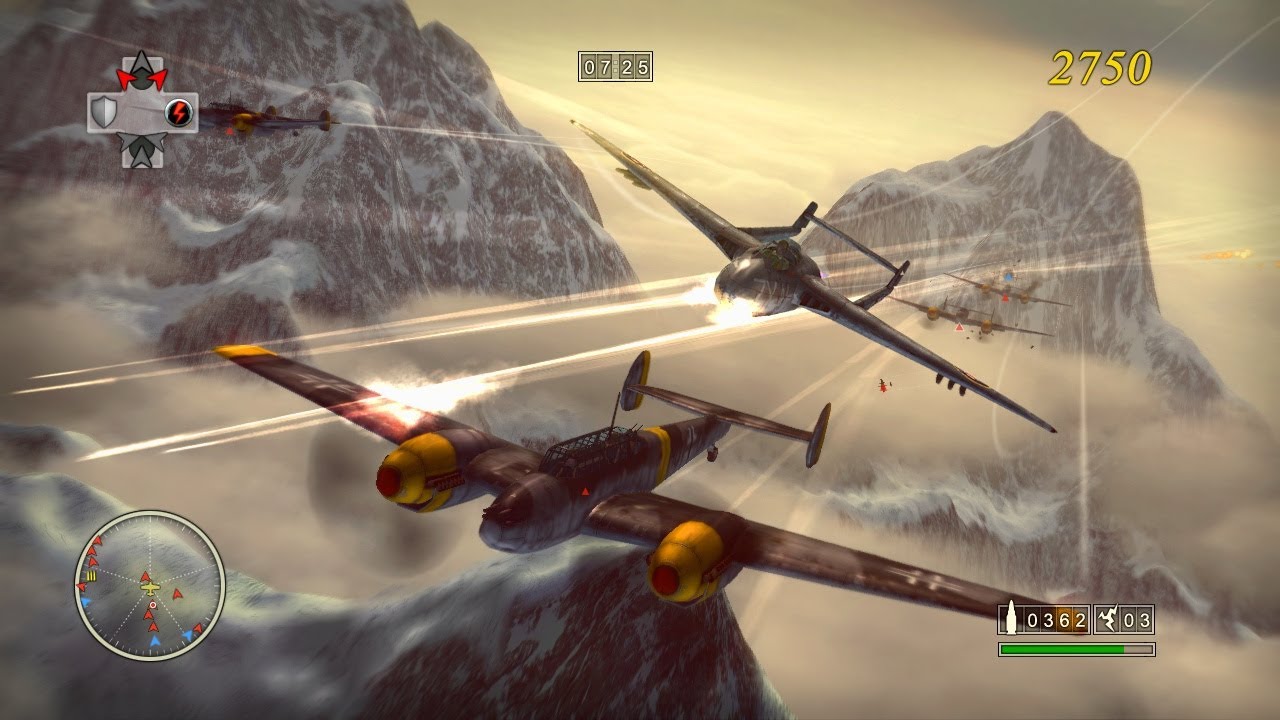Select the white lightning special weapon icon
Image resolution: width=1280 pixels, height=720 pixels.
1107,620
